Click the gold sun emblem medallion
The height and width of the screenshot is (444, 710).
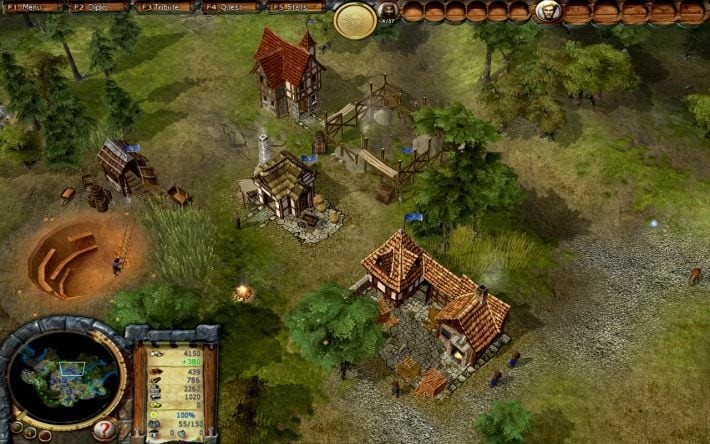355,18
